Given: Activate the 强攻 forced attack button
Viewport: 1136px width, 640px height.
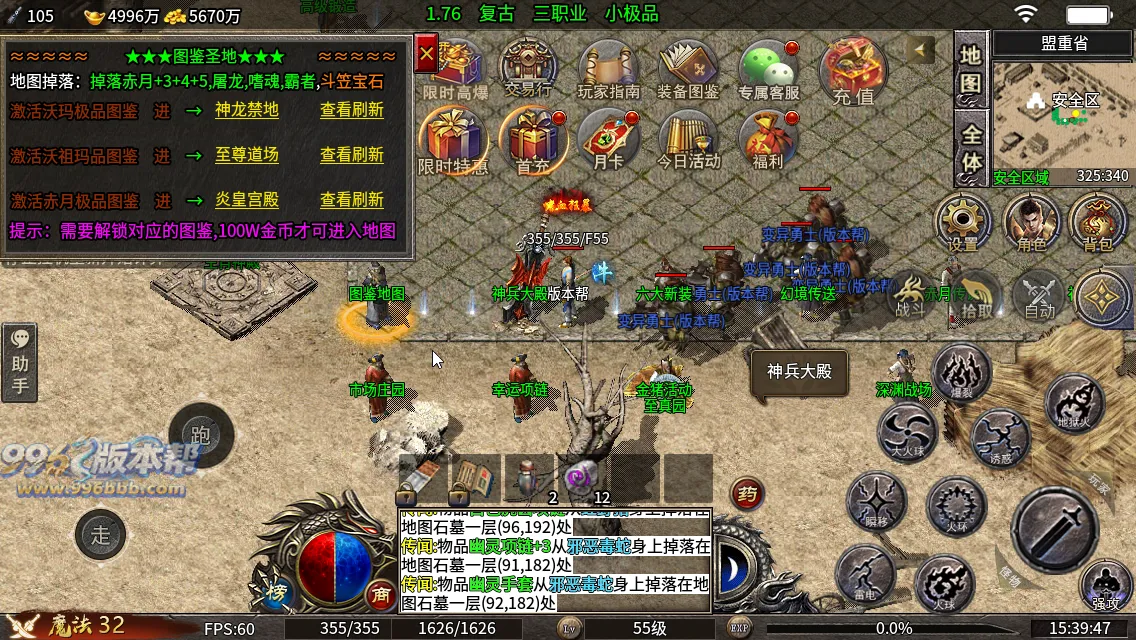Looking at the screenshot, I should [x=1105, y=587].
